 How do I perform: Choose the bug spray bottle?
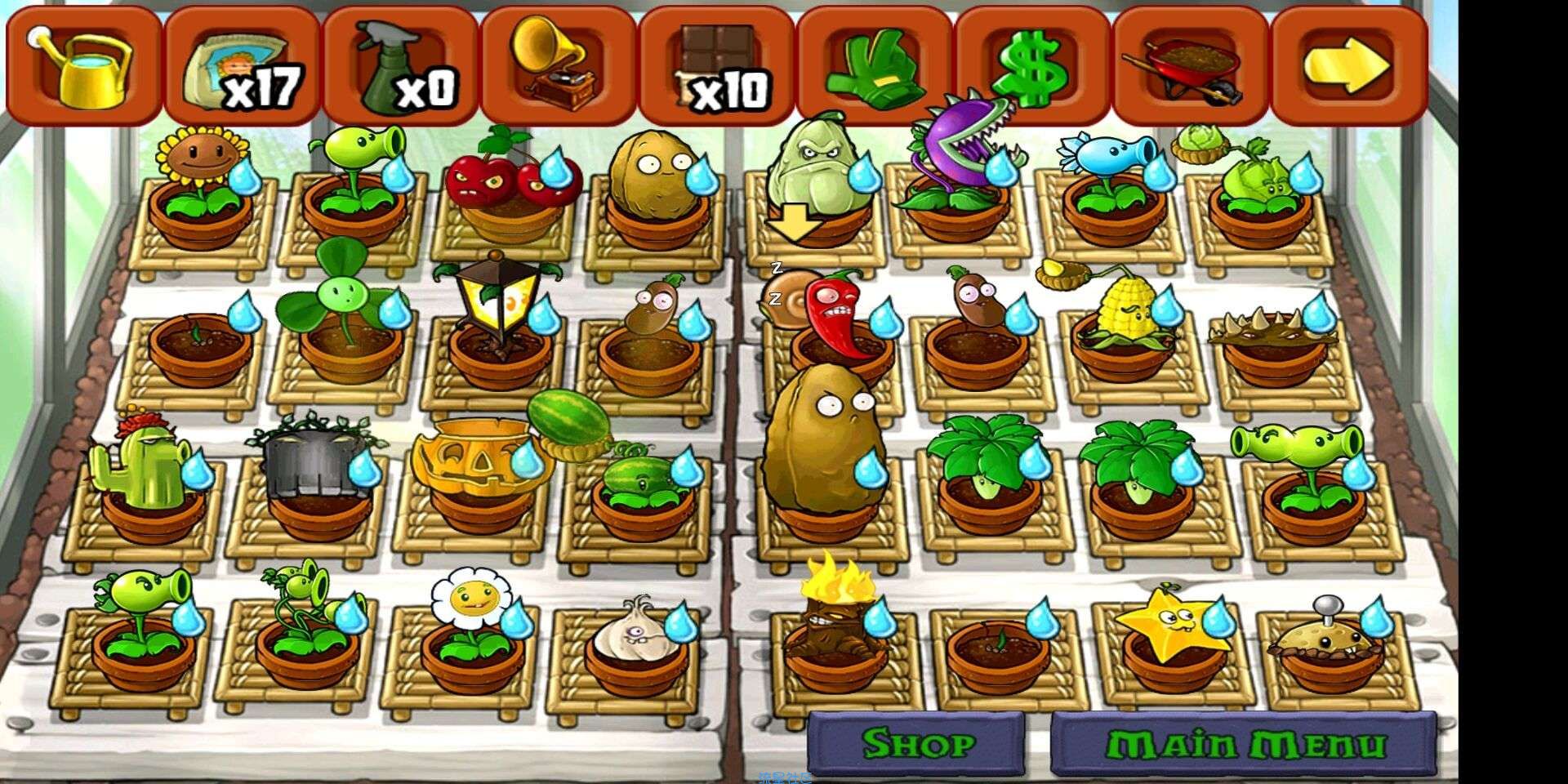[400, 67]
